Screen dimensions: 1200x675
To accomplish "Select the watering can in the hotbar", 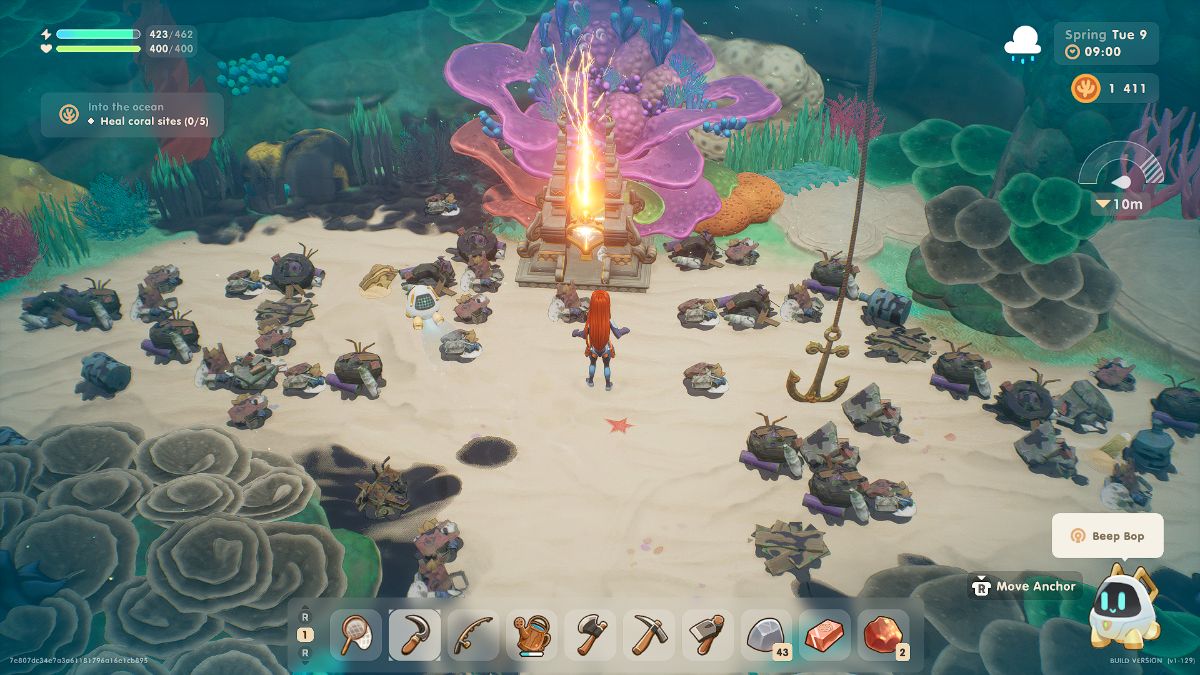I will point(532,635).
